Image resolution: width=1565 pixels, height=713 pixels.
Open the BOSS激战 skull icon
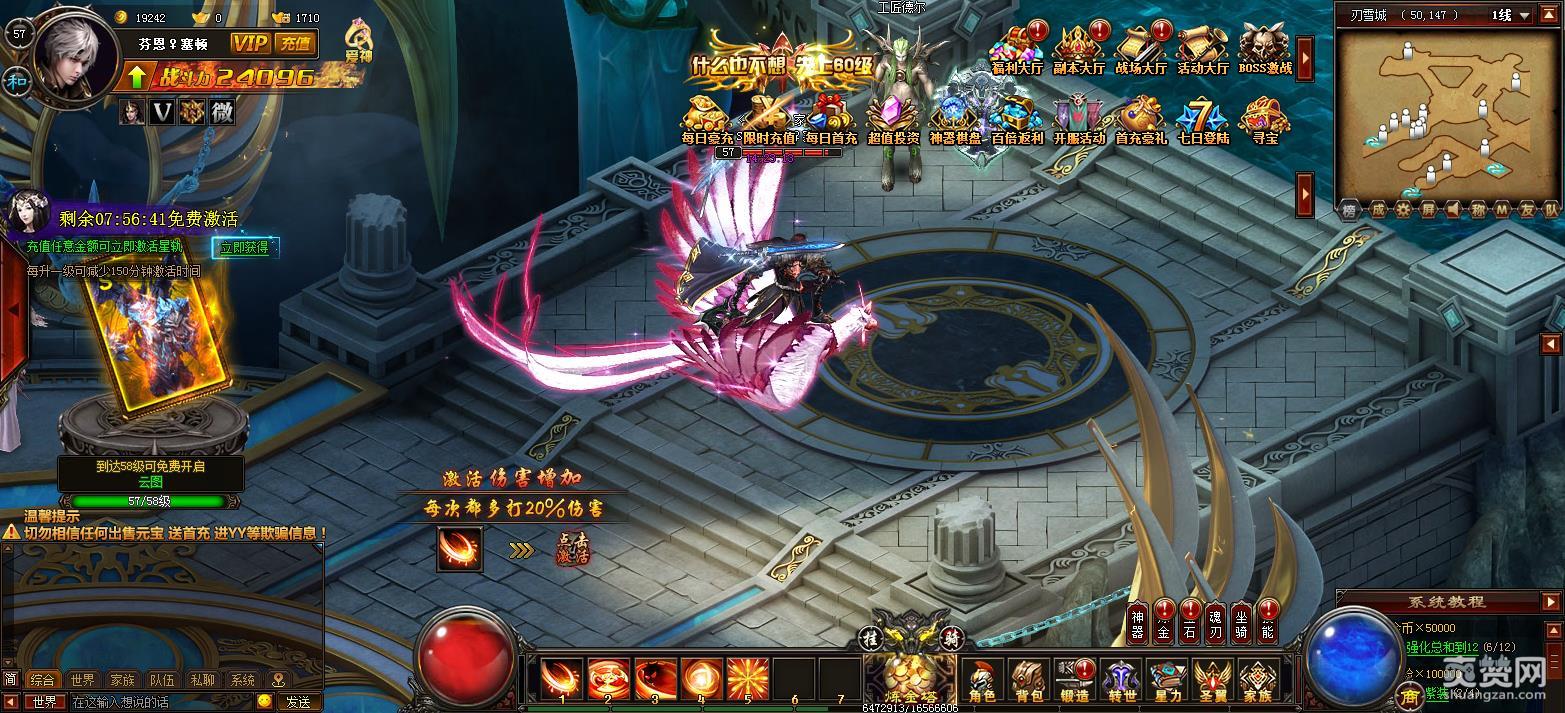point(1265,50)
